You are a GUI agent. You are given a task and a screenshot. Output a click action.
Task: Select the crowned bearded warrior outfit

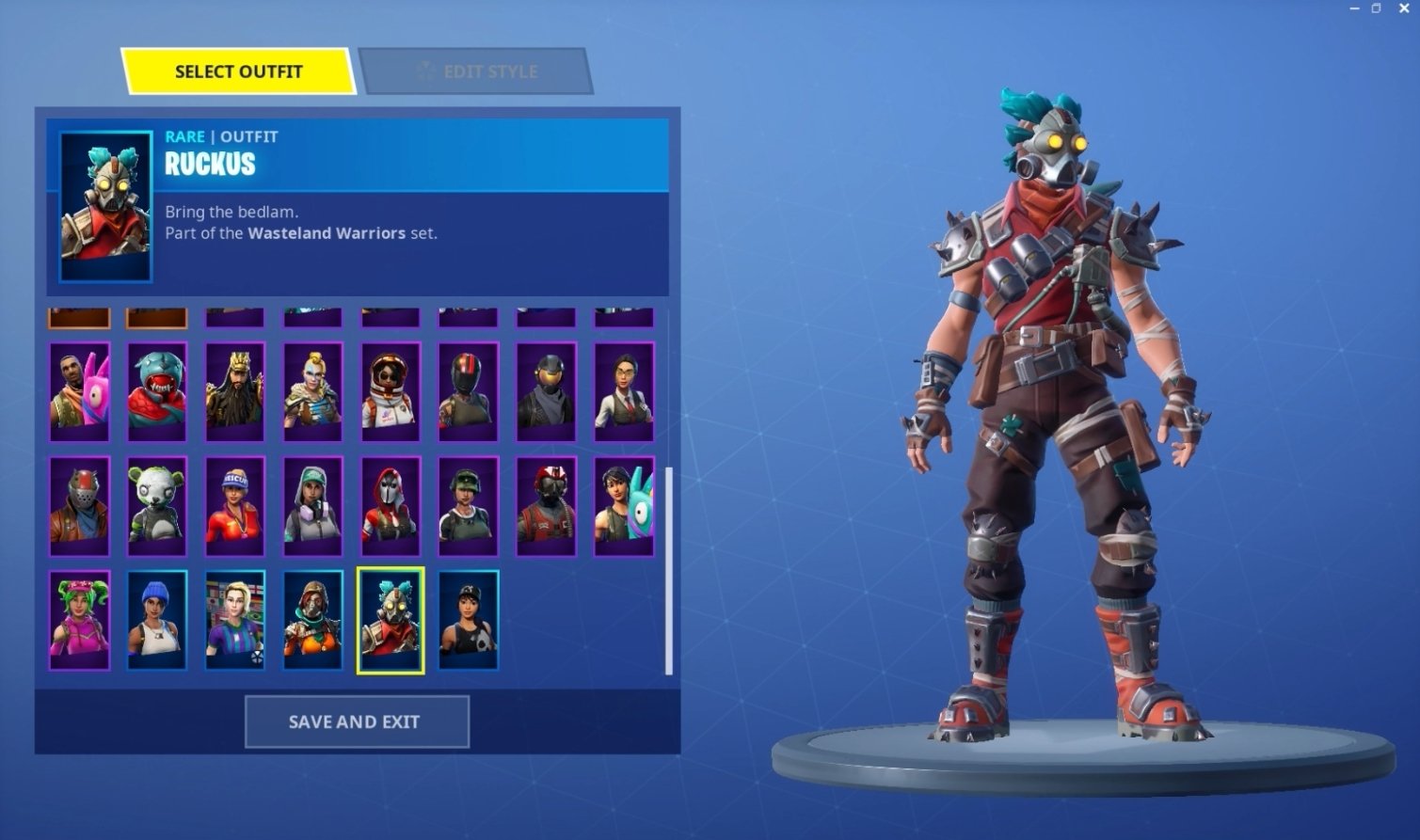(235, 391)
